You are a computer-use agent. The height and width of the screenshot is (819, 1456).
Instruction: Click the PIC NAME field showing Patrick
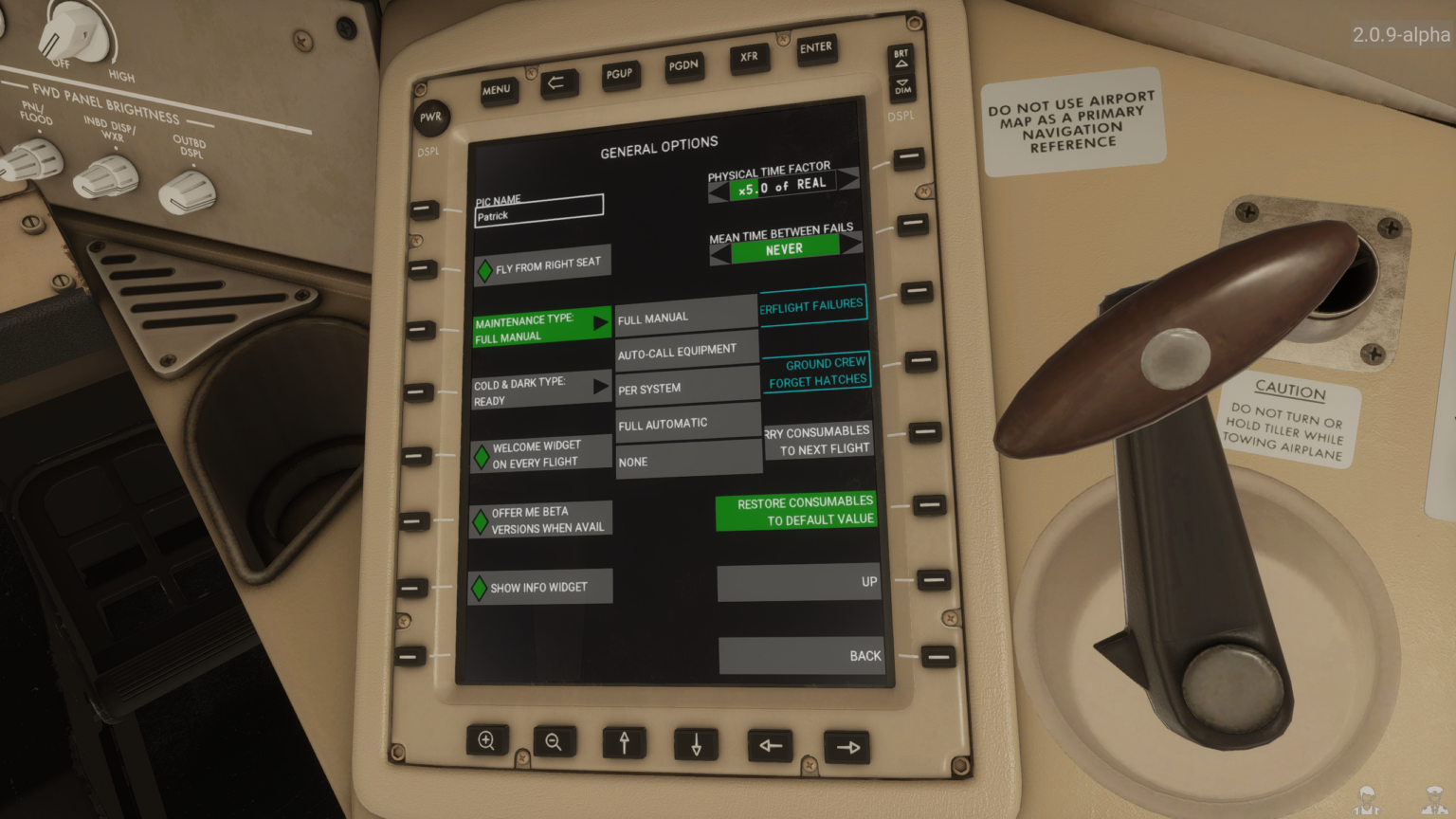click(538, 209)
